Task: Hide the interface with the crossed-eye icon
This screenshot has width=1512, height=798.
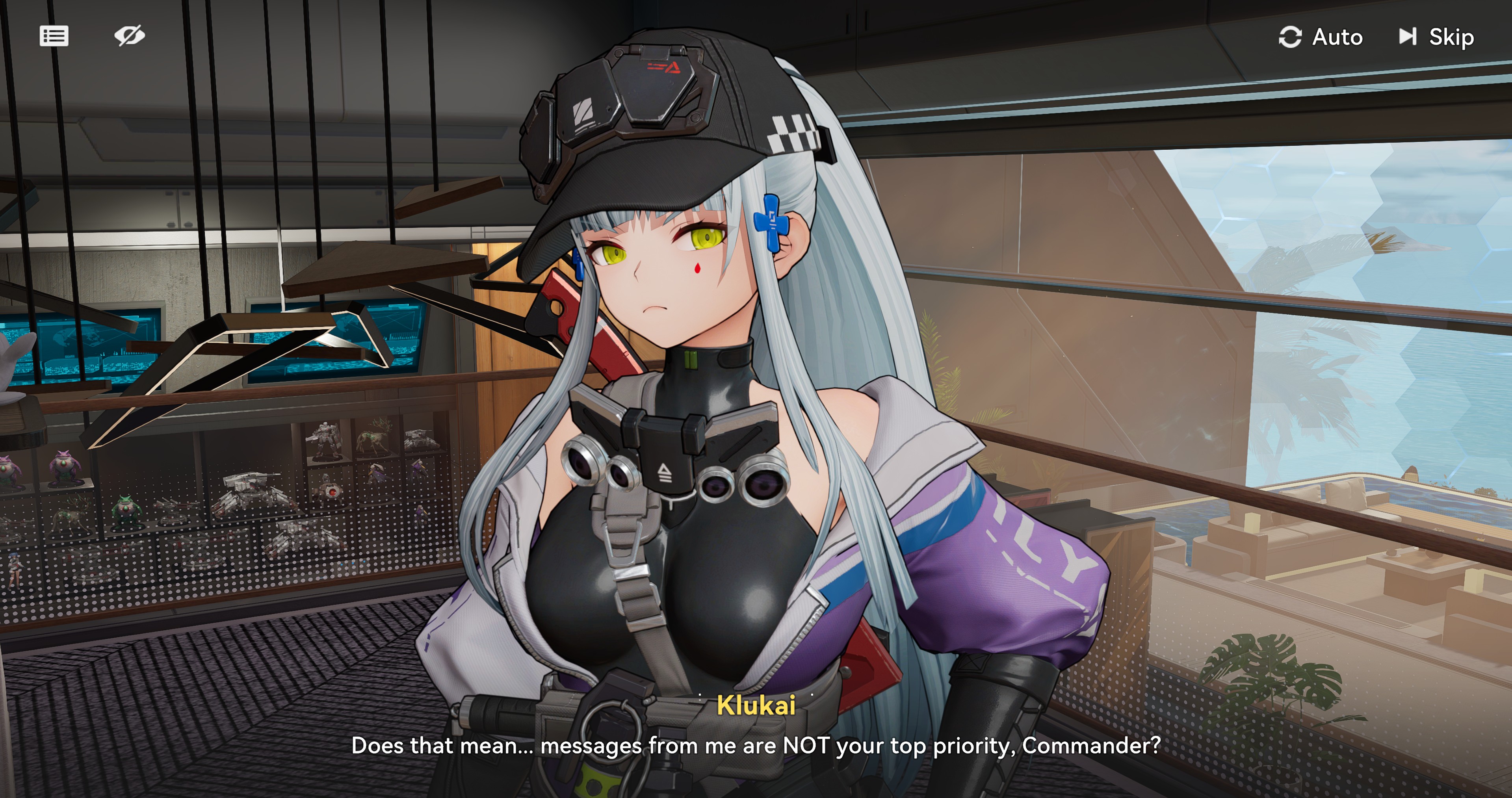Action: click(x=129, y=36)
